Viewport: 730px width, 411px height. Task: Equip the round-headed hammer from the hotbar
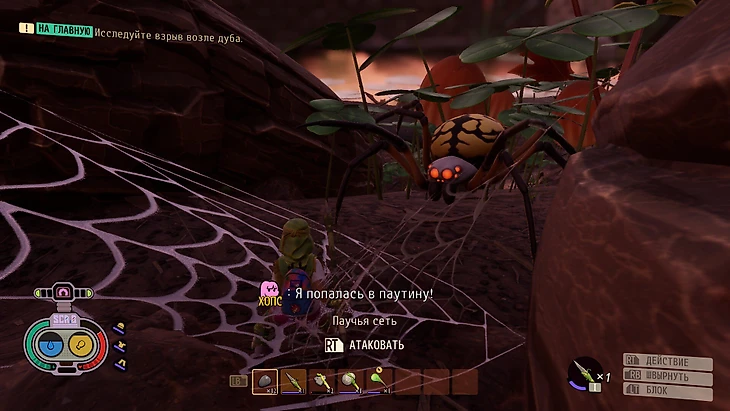351,380
